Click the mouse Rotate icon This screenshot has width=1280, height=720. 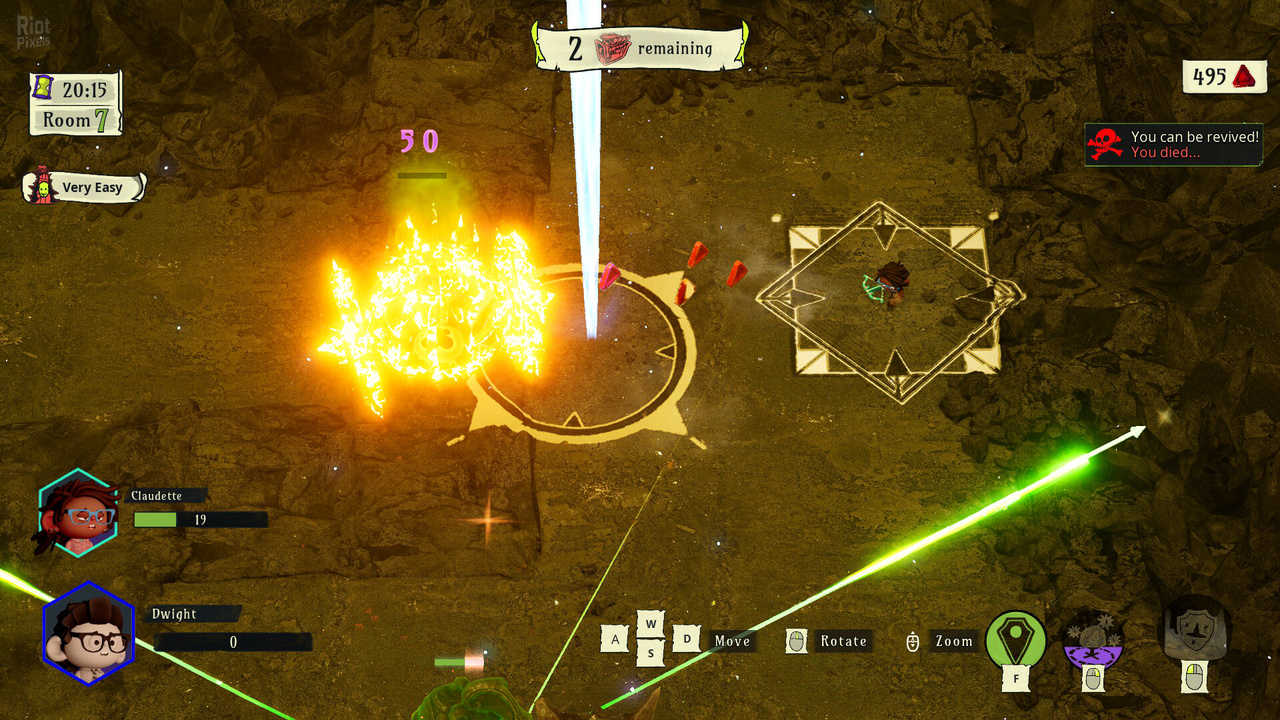tap(797, 640)
